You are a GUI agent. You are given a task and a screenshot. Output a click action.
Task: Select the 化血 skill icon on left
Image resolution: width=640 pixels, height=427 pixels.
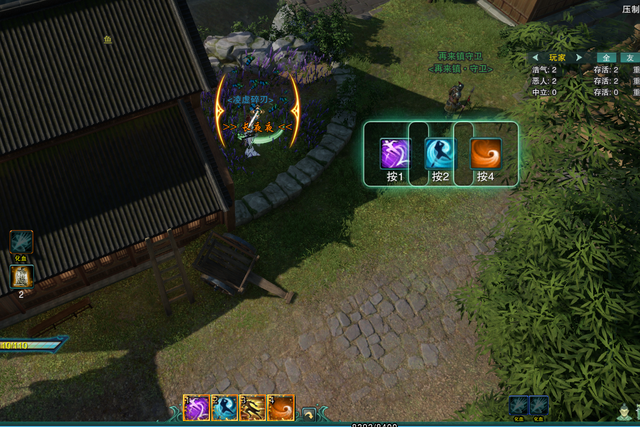coord(22,242)
